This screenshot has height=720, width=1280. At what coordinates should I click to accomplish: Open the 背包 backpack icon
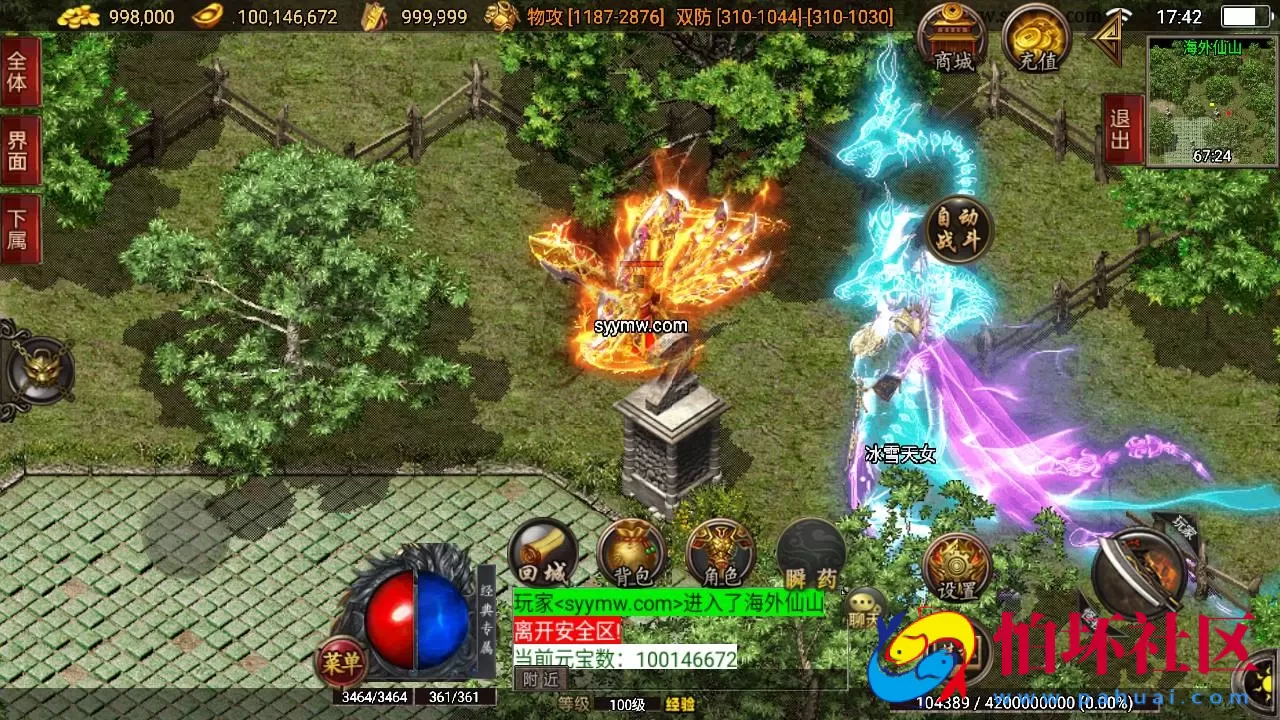coord(631,550)
